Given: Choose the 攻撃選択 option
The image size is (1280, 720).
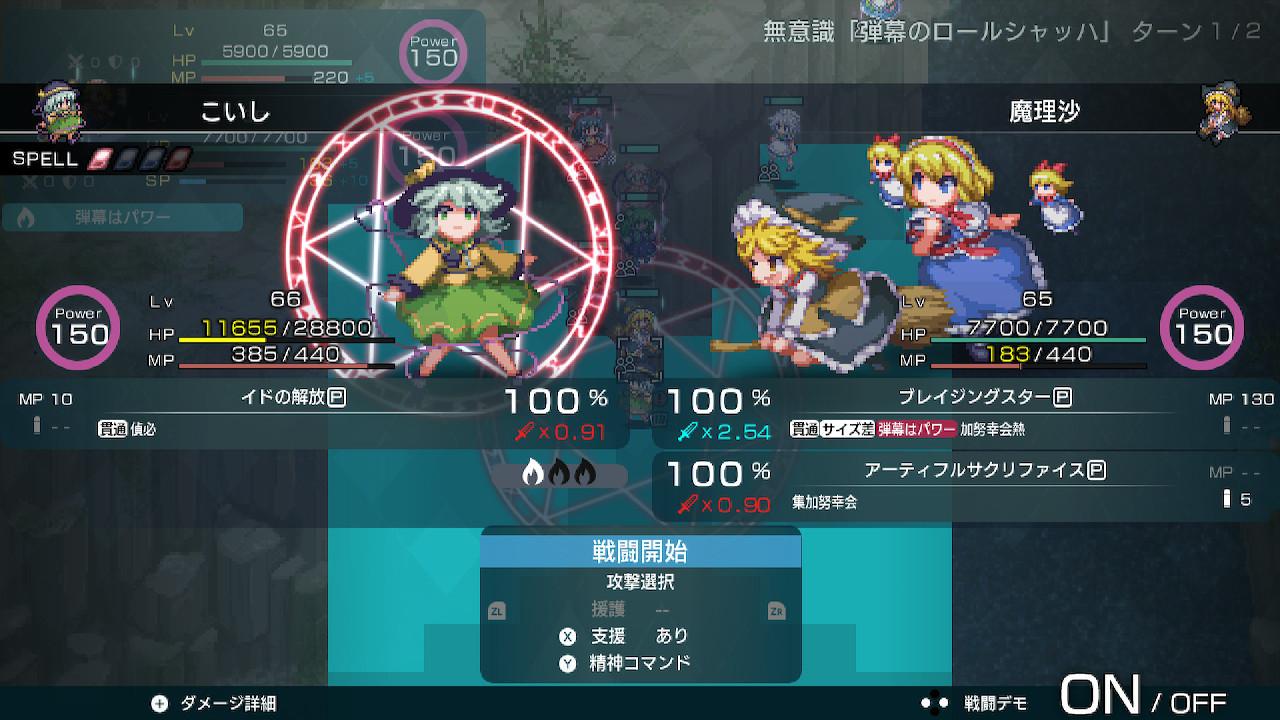Looking at the screenshot, I should click(640, 581).
